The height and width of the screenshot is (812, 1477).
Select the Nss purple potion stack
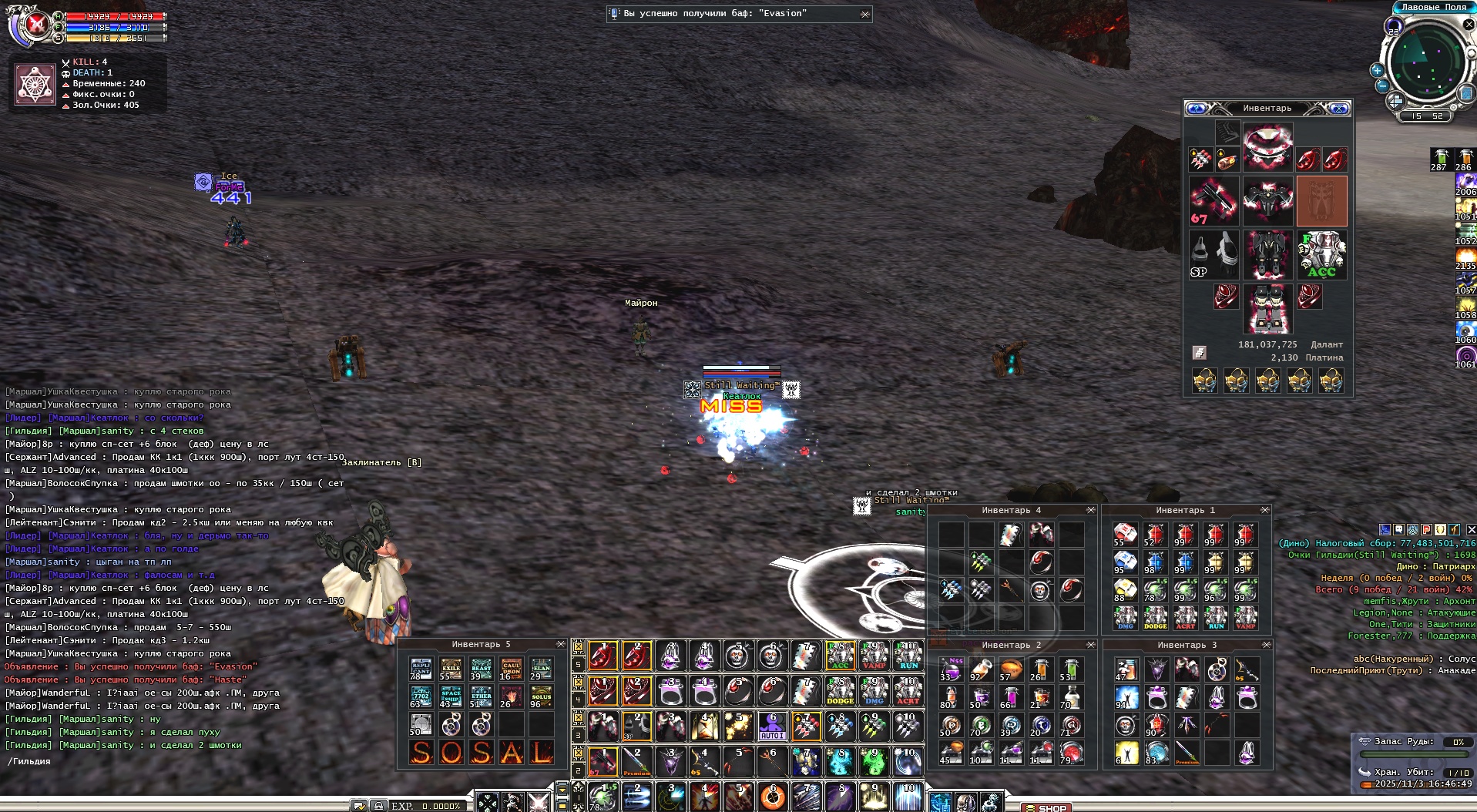[951, 669]
